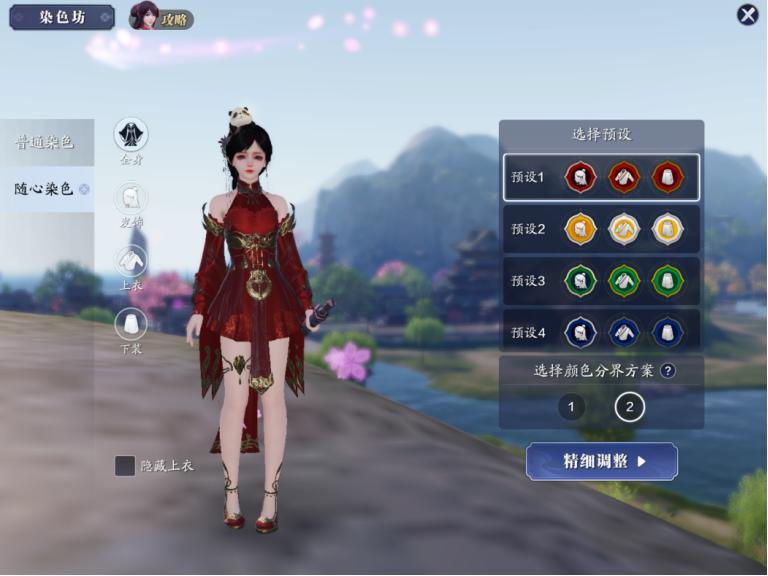Open the 攻略 guide
The width and height of the screenshot is (768, 576).
[161, 17]
